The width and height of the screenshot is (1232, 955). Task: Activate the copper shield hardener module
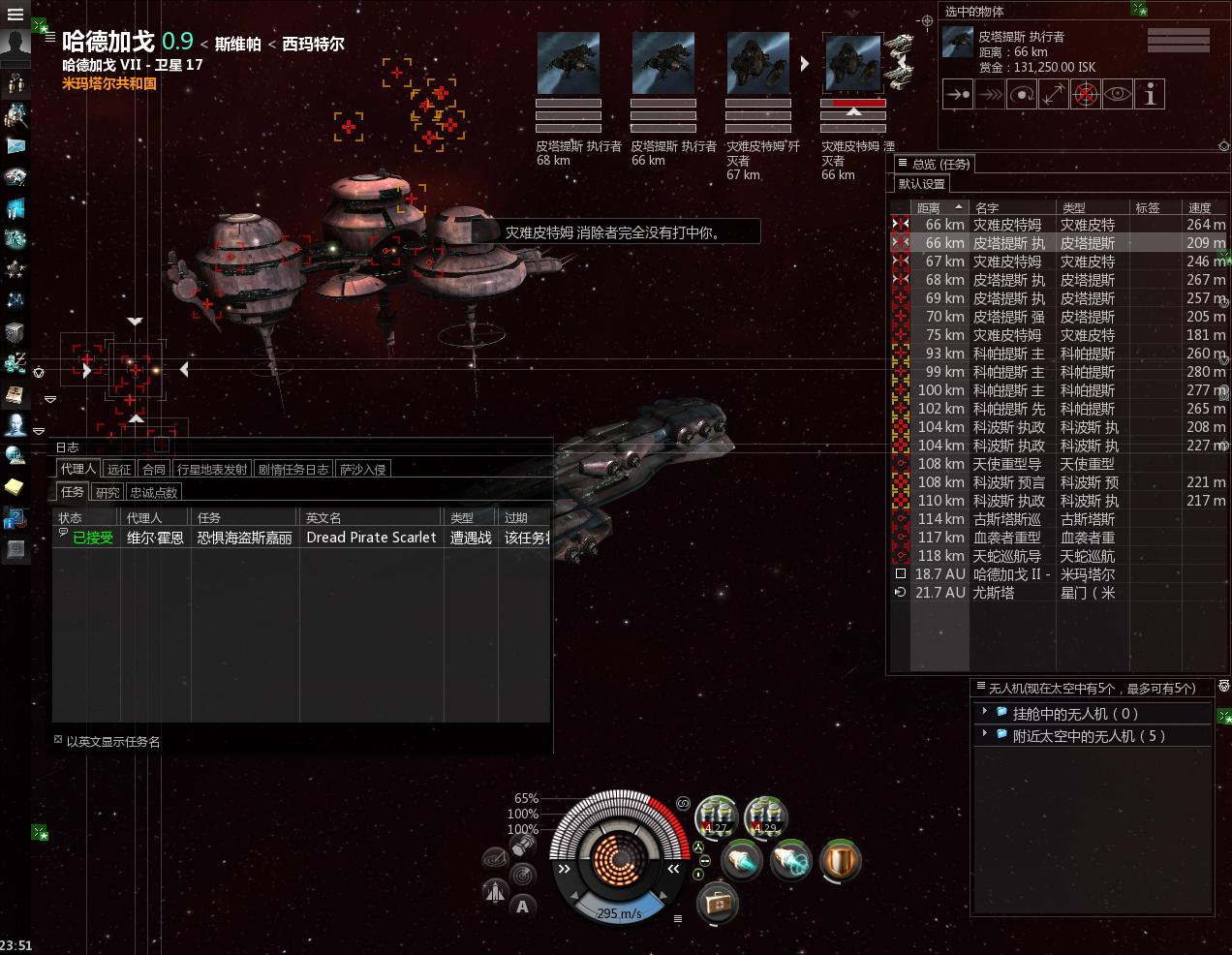pos(840,860)
